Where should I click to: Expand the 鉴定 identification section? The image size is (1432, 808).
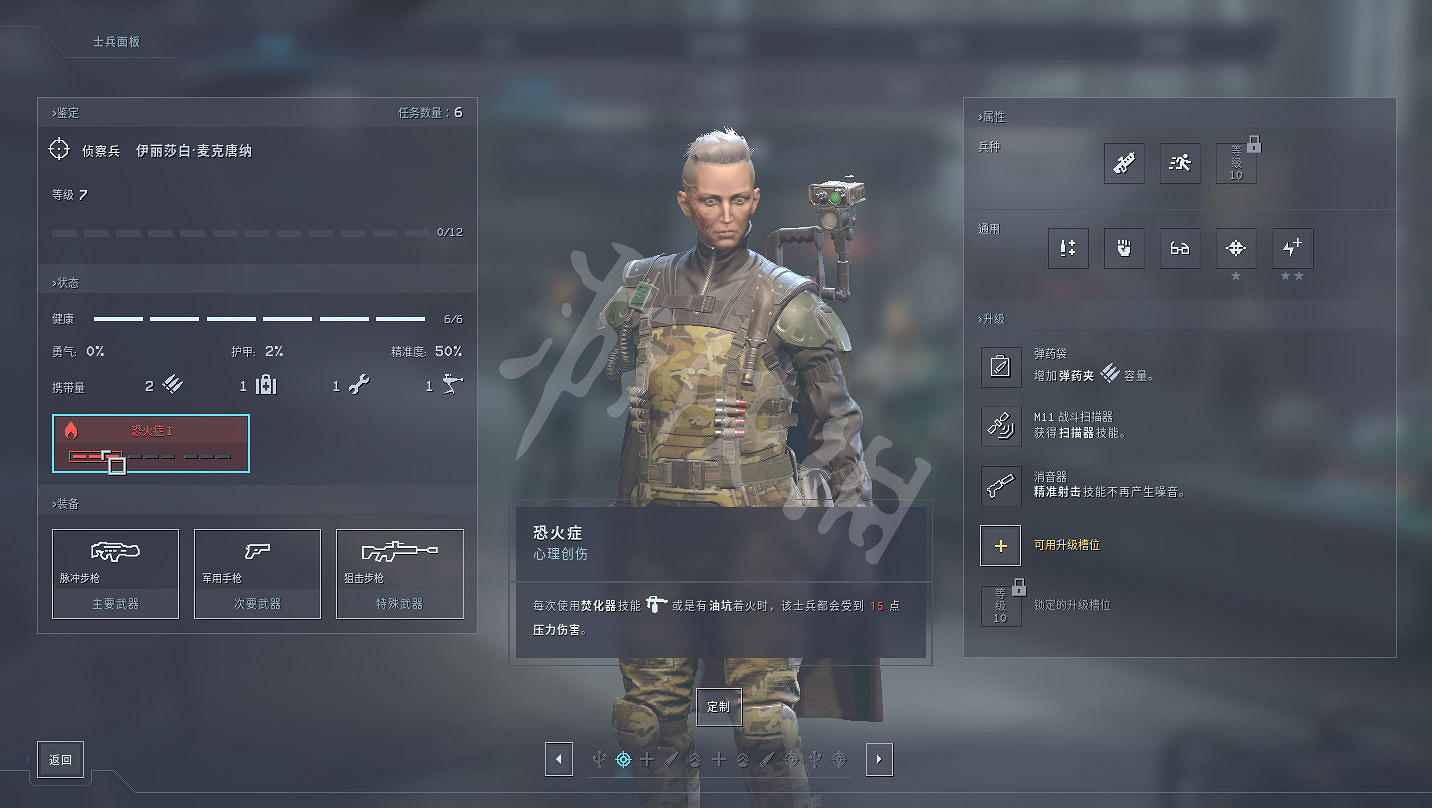(65, 112)
